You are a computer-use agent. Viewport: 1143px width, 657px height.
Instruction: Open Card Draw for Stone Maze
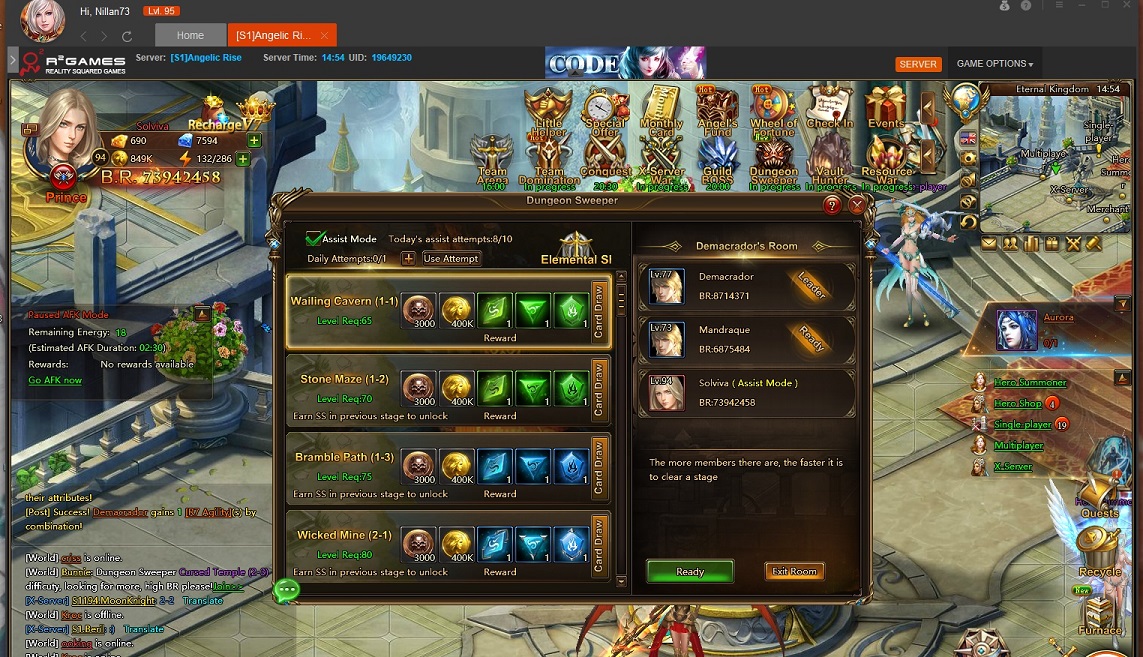click(599, 389)
